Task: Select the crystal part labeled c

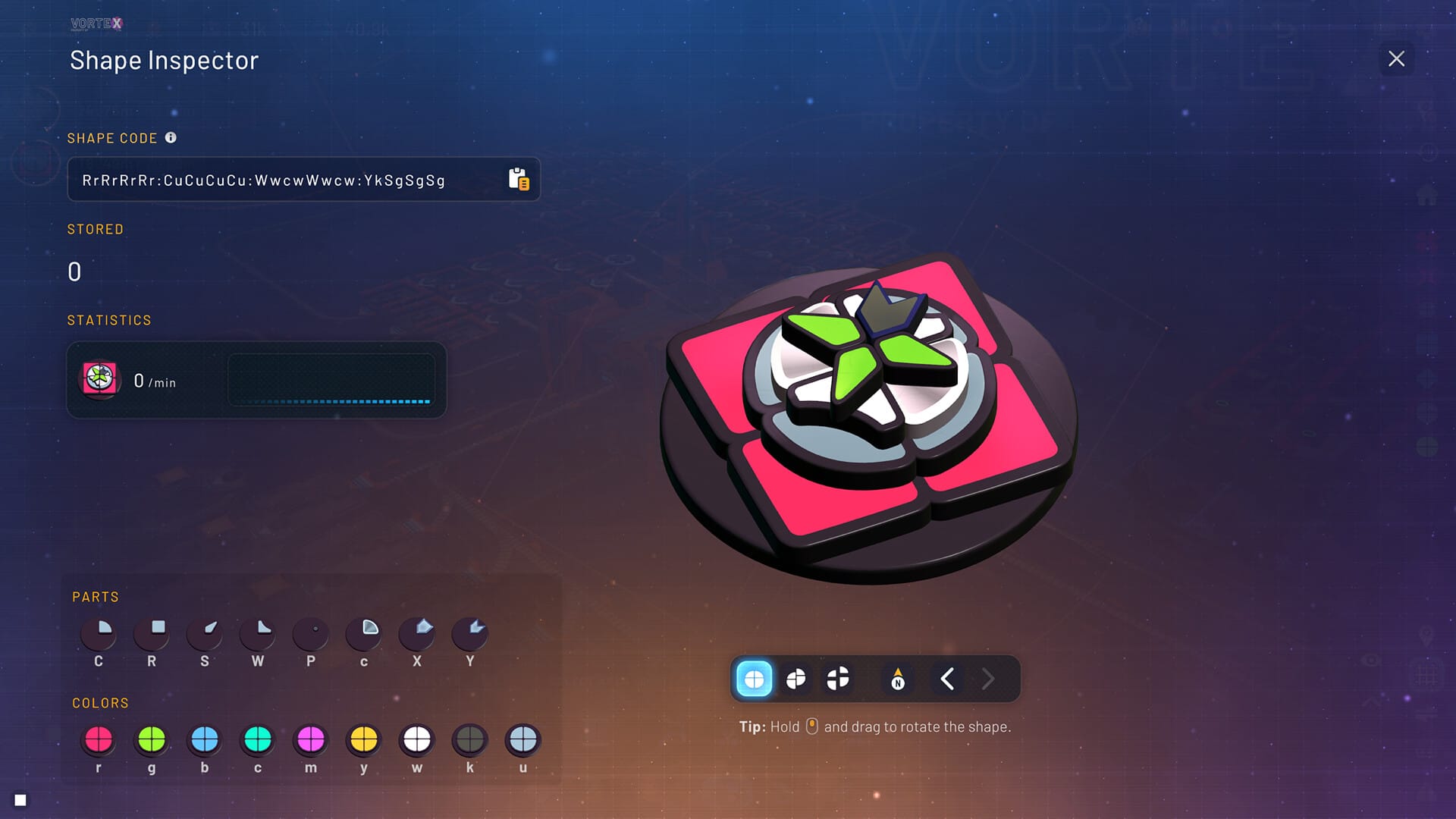Action: 364,633
